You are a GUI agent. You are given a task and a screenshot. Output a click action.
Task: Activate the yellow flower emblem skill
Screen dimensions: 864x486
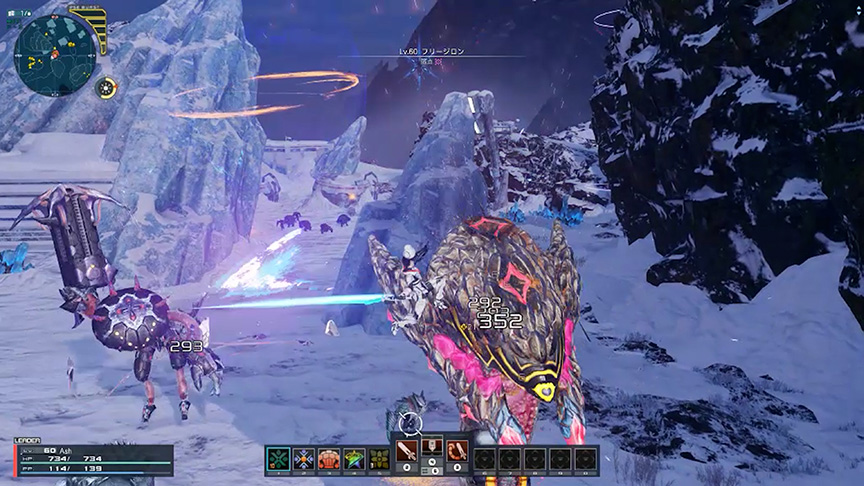click(379, 459)
